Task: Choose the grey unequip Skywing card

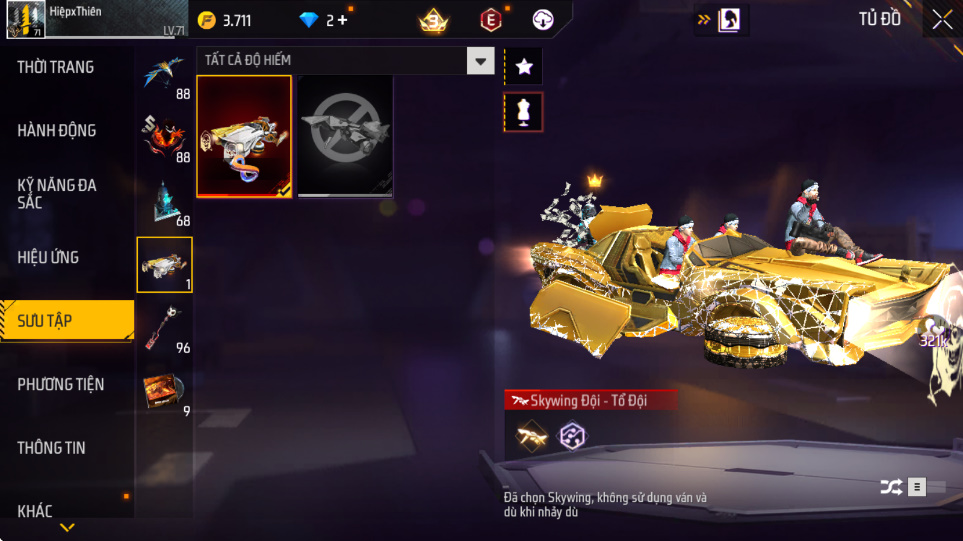Action: 345,136
